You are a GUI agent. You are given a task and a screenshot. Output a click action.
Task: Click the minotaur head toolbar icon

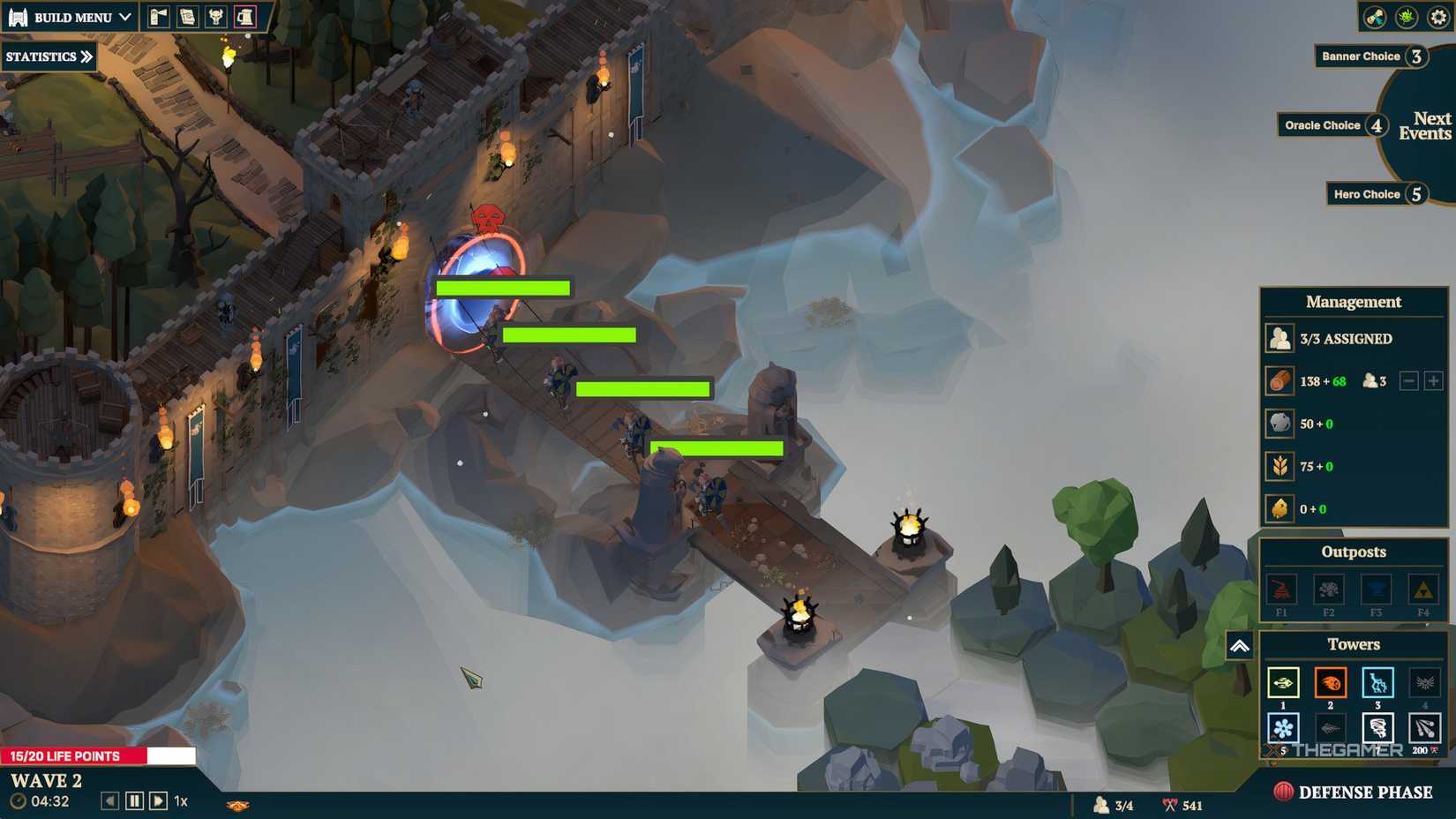pos(216,17)
